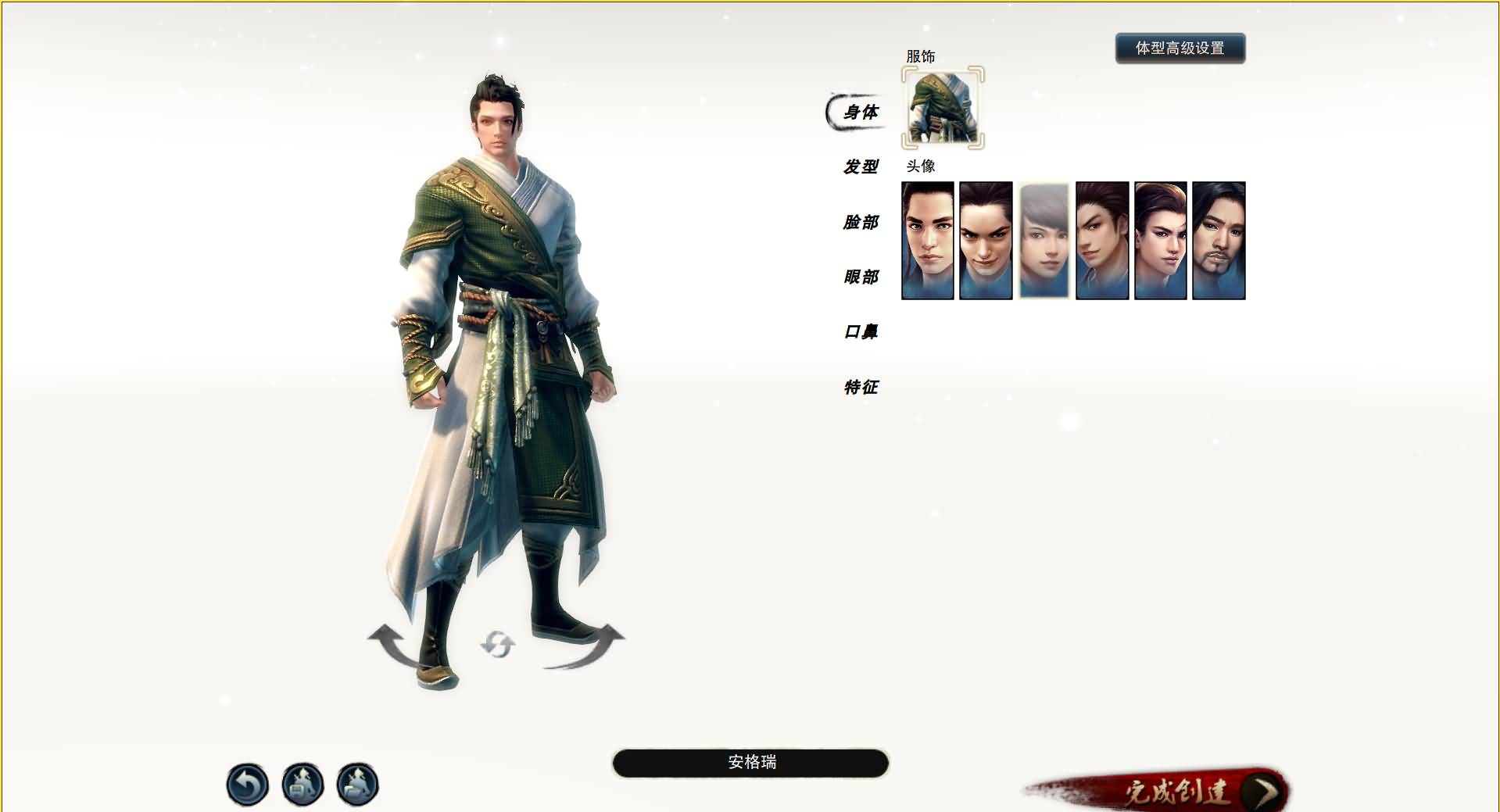Click the first randomize character icon
1500x812 pixels.
(x=301, y=784)
